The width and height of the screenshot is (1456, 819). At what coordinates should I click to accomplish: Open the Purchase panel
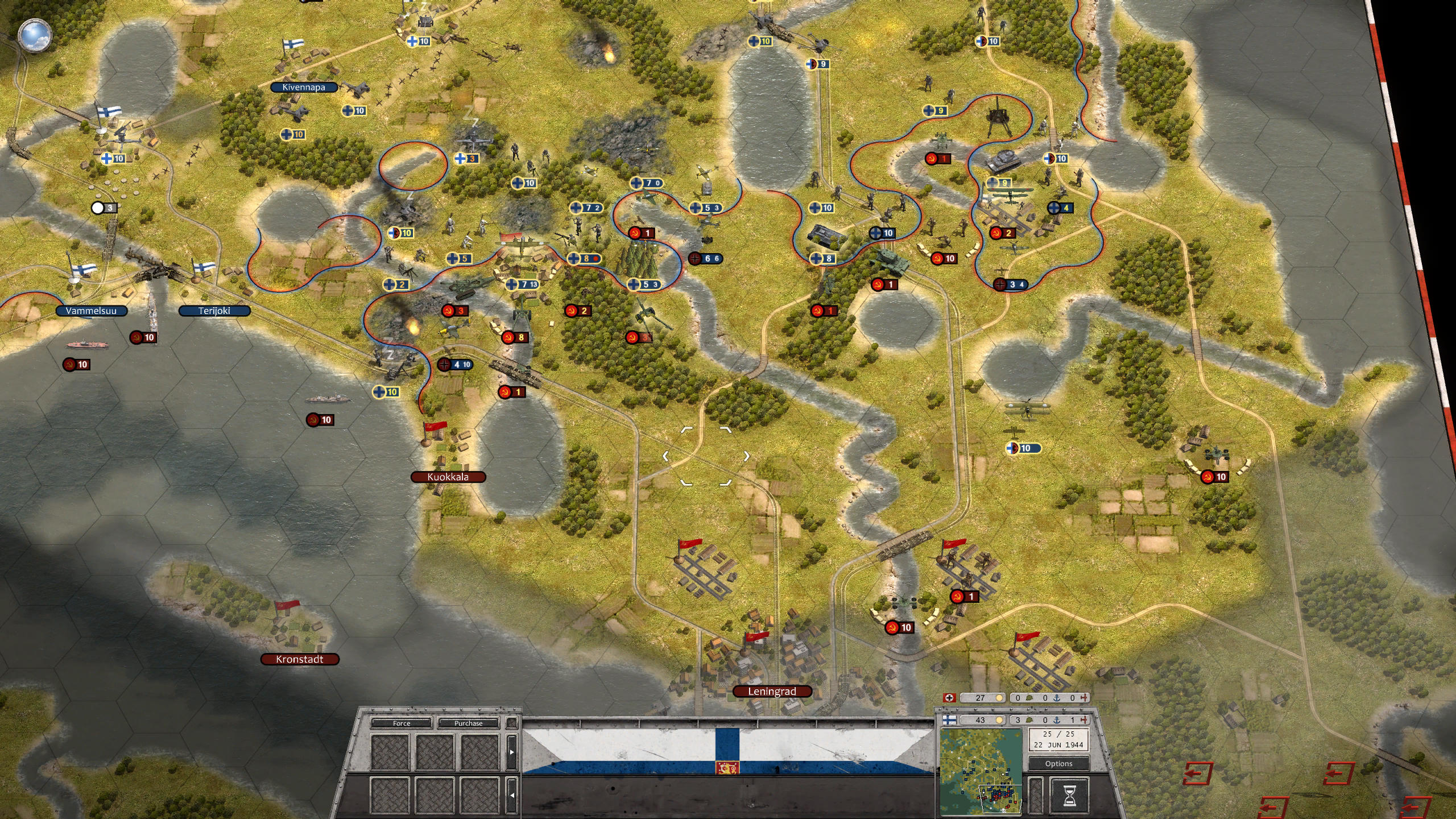pyautogui.click(x=468, y=723)
